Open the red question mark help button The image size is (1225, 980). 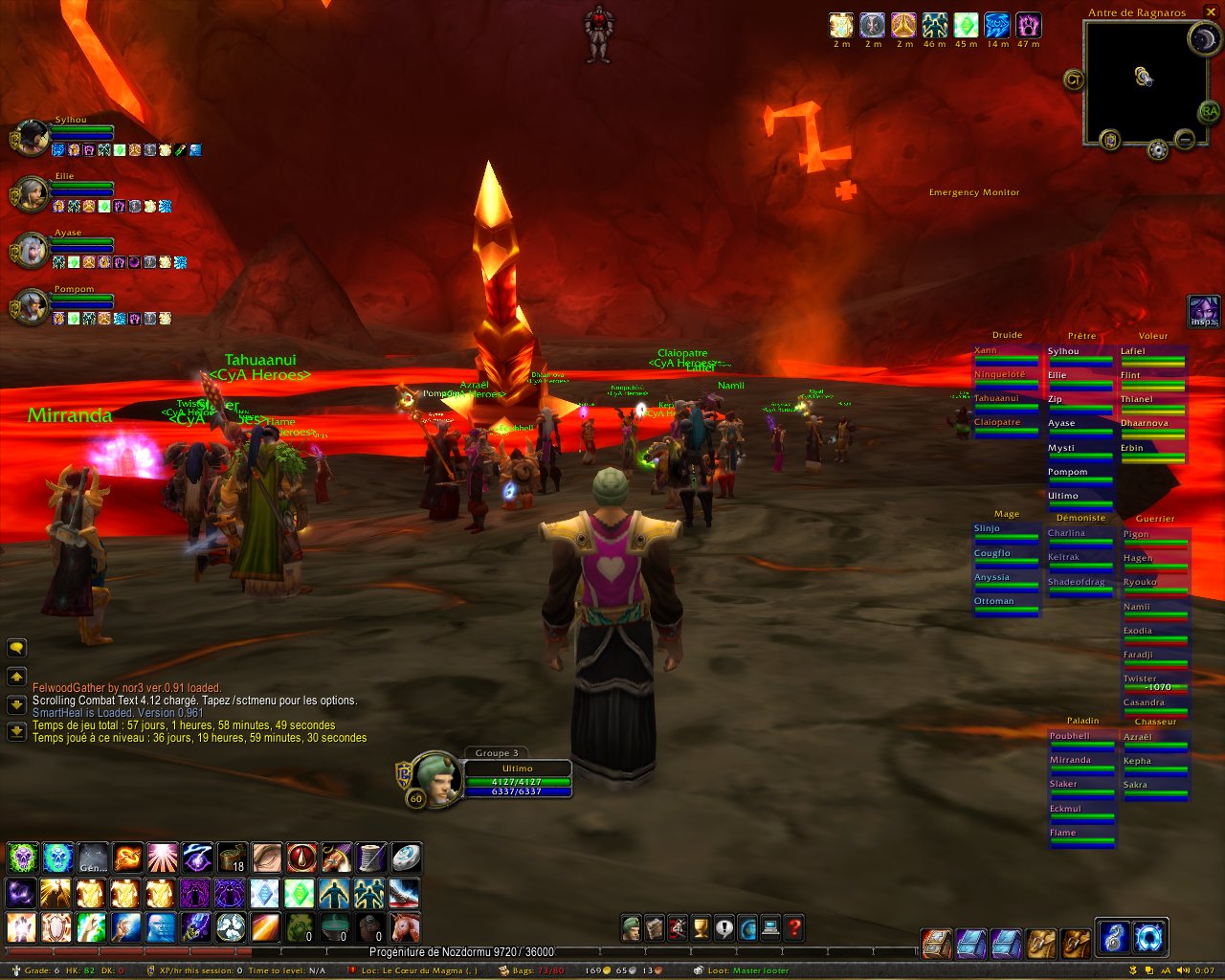click(x=794, y=927)
